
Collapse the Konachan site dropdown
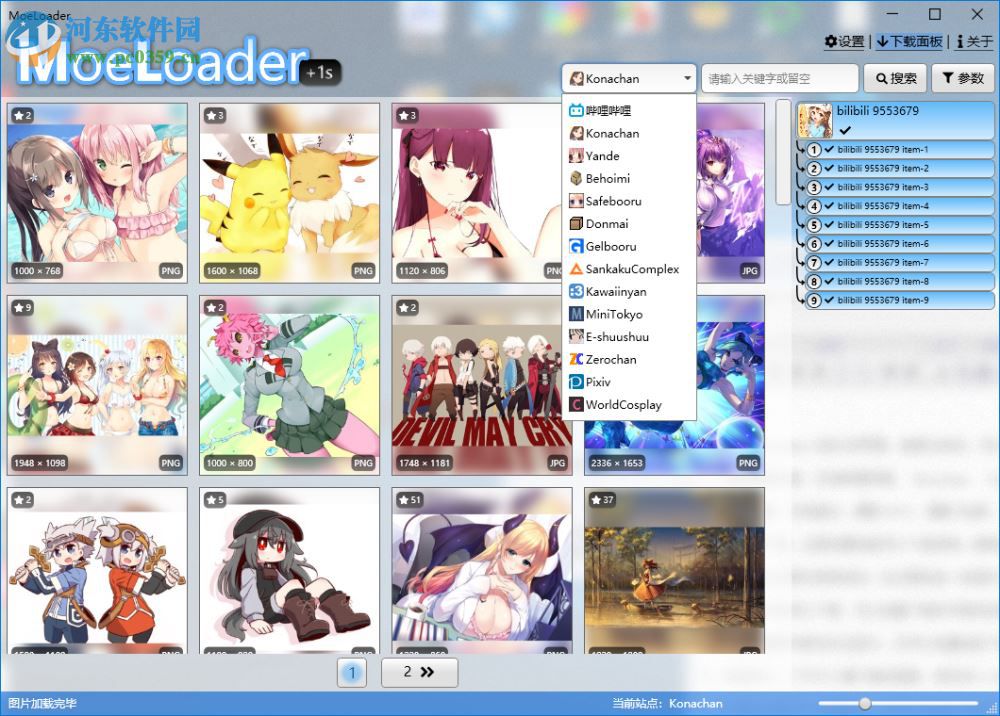pyautogui.click(x=687, y=78)
